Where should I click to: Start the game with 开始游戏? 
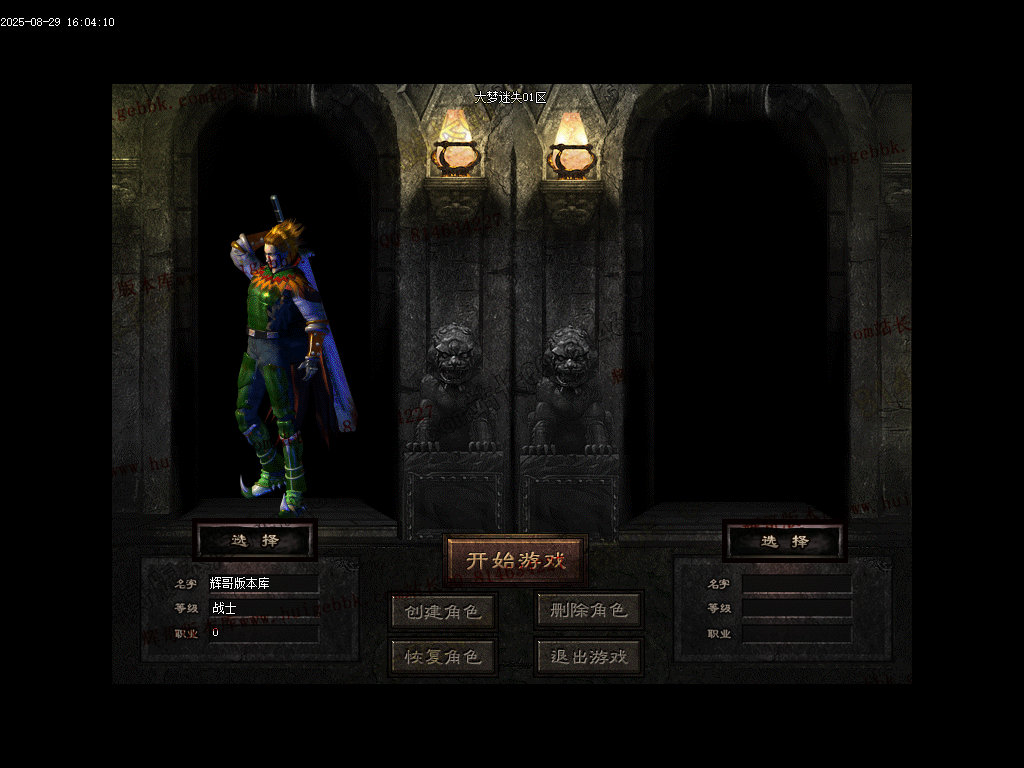coord(515,560)
